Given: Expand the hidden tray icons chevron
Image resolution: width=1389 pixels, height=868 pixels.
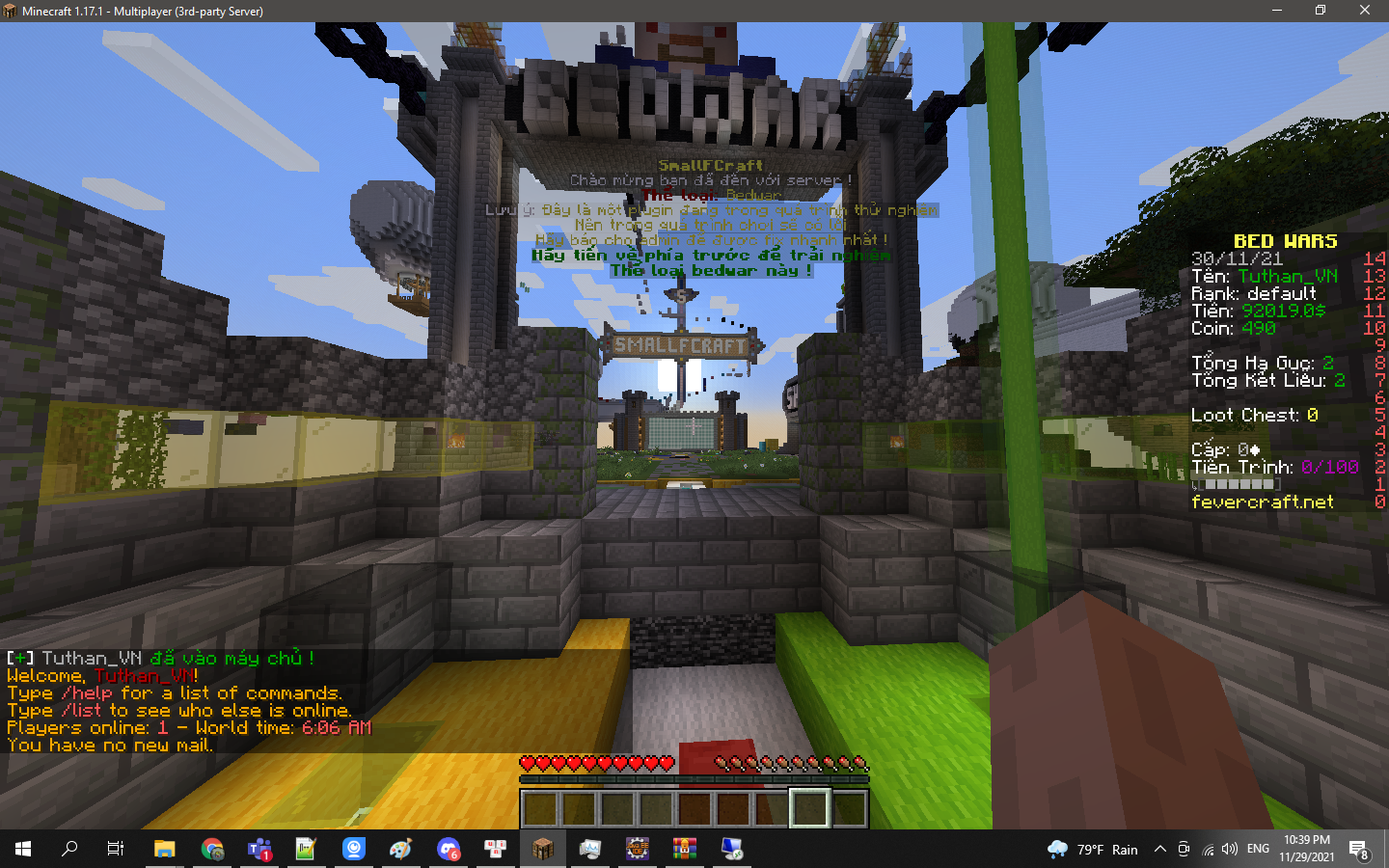Looking at the screenshot, I should (1159, 849).
